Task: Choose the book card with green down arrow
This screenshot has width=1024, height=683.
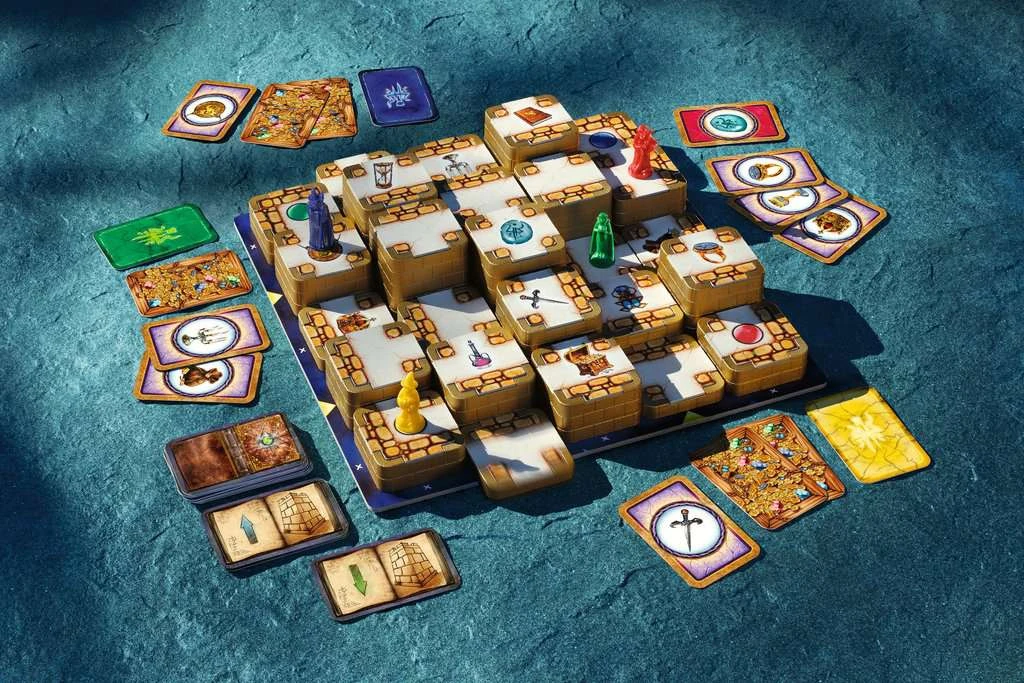Action: [x=385, y=573]
